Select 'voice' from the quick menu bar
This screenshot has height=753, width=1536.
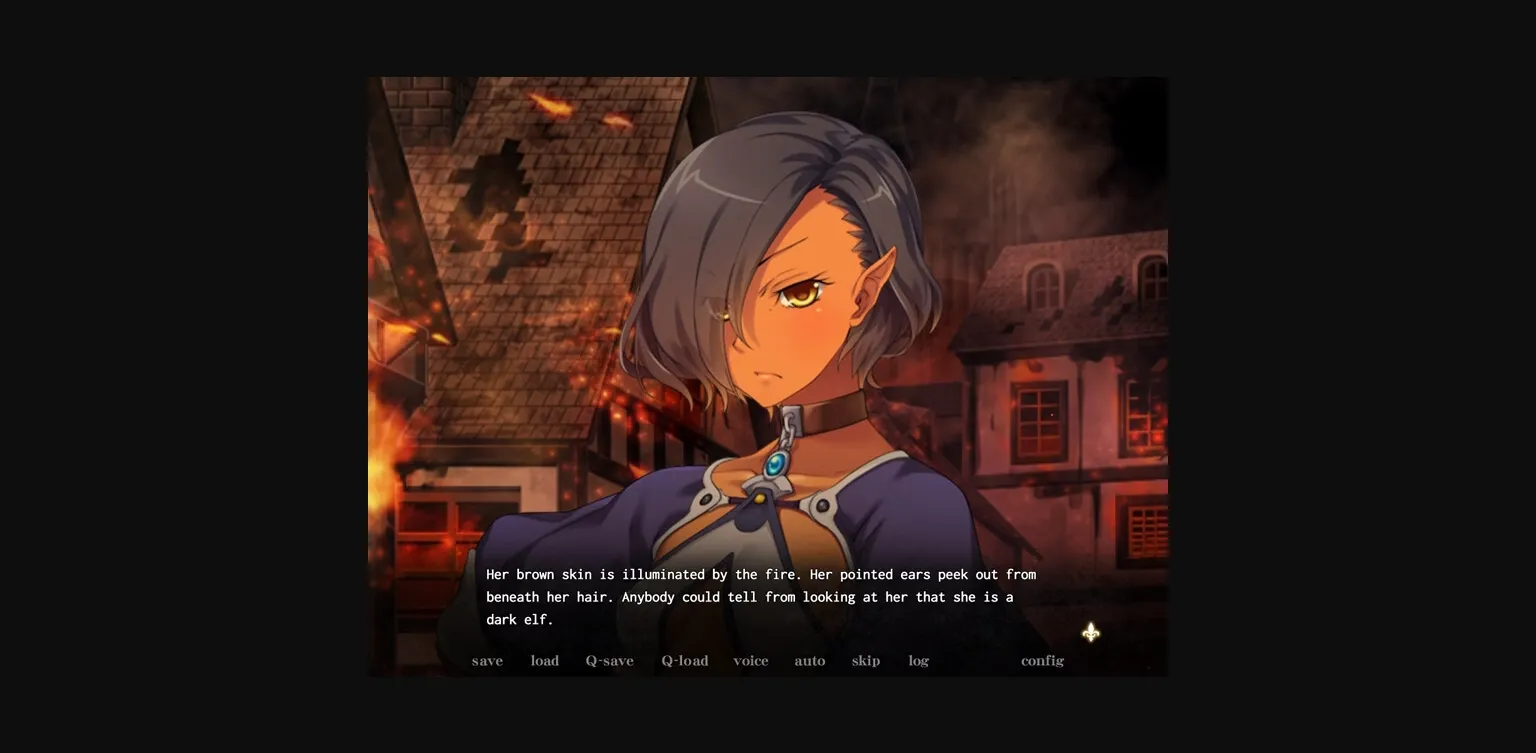(x=751, y=660)
